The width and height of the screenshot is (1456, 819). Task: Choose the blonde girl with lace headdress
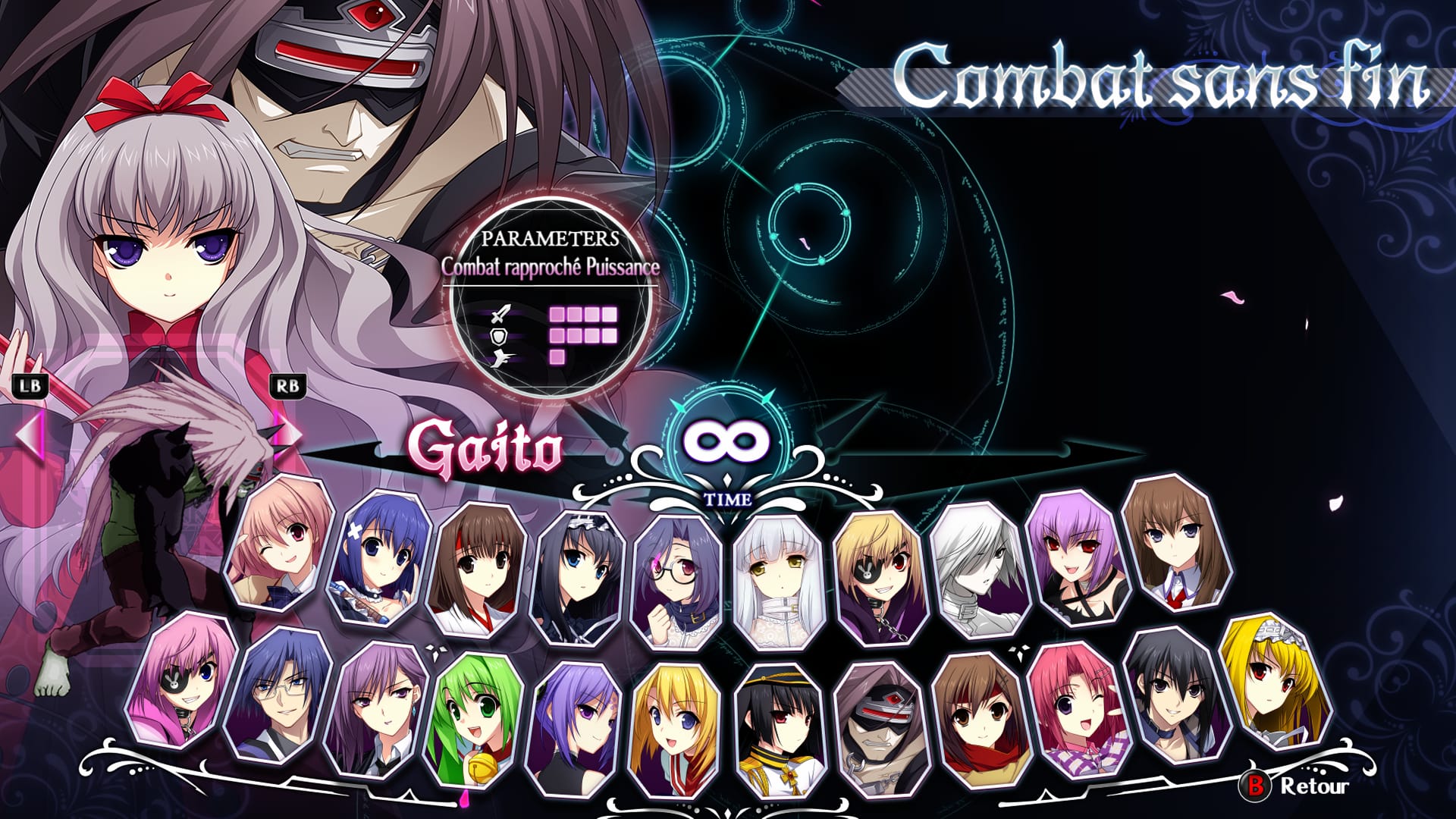click(x=1276, y=680)
